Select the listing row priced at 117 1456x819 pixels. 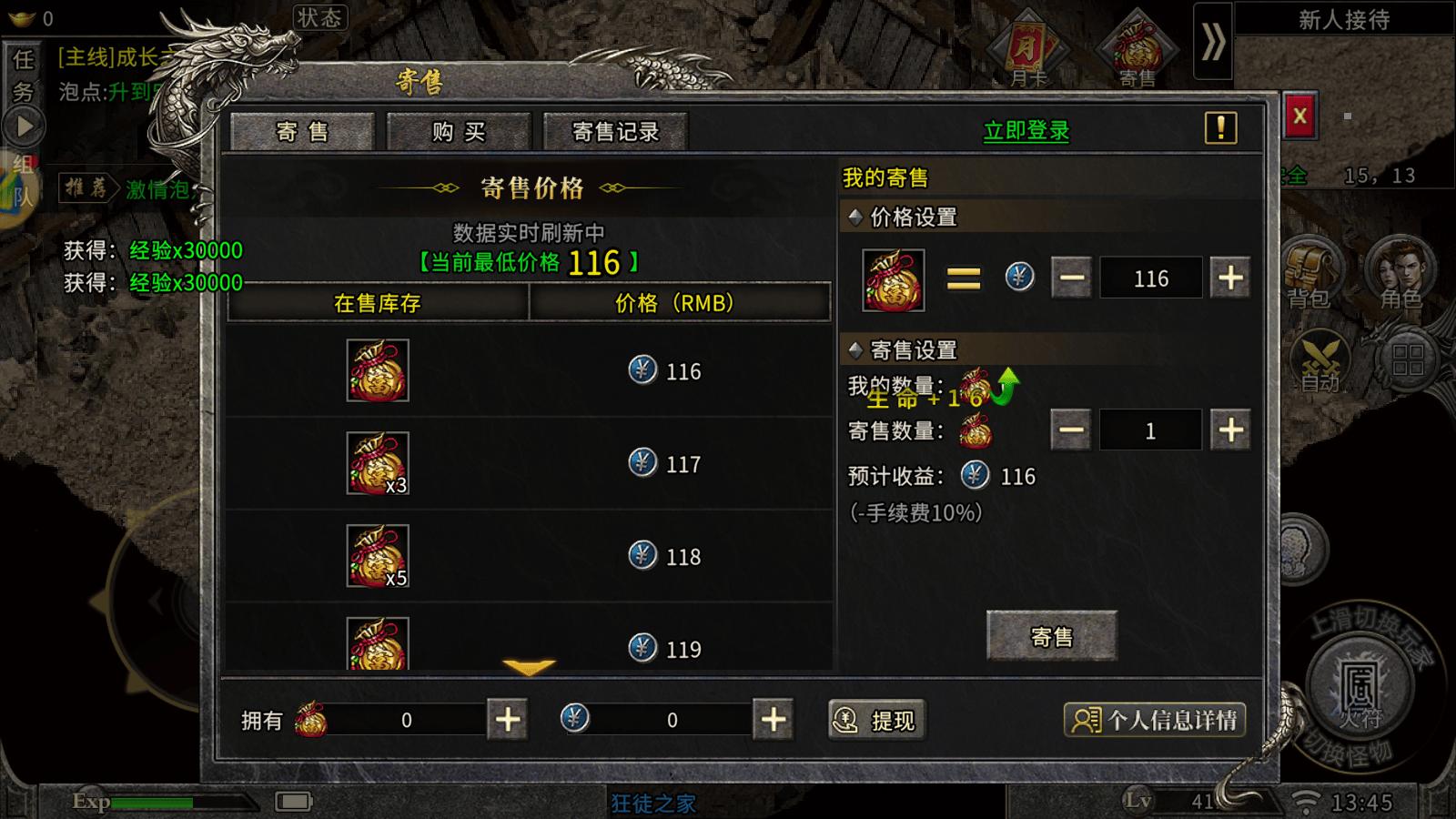529,464
